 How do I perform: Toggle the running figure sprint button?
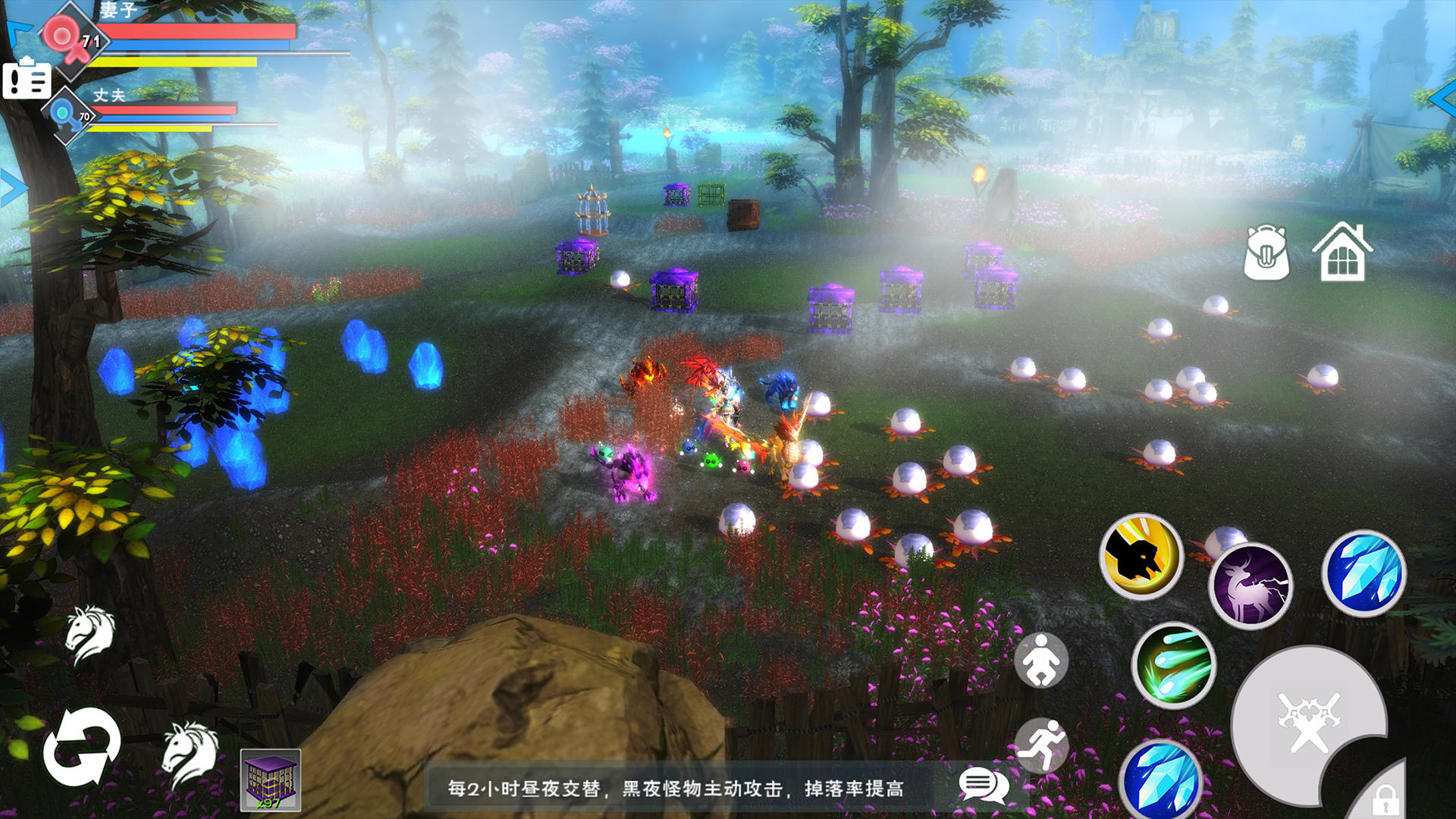1041,745
